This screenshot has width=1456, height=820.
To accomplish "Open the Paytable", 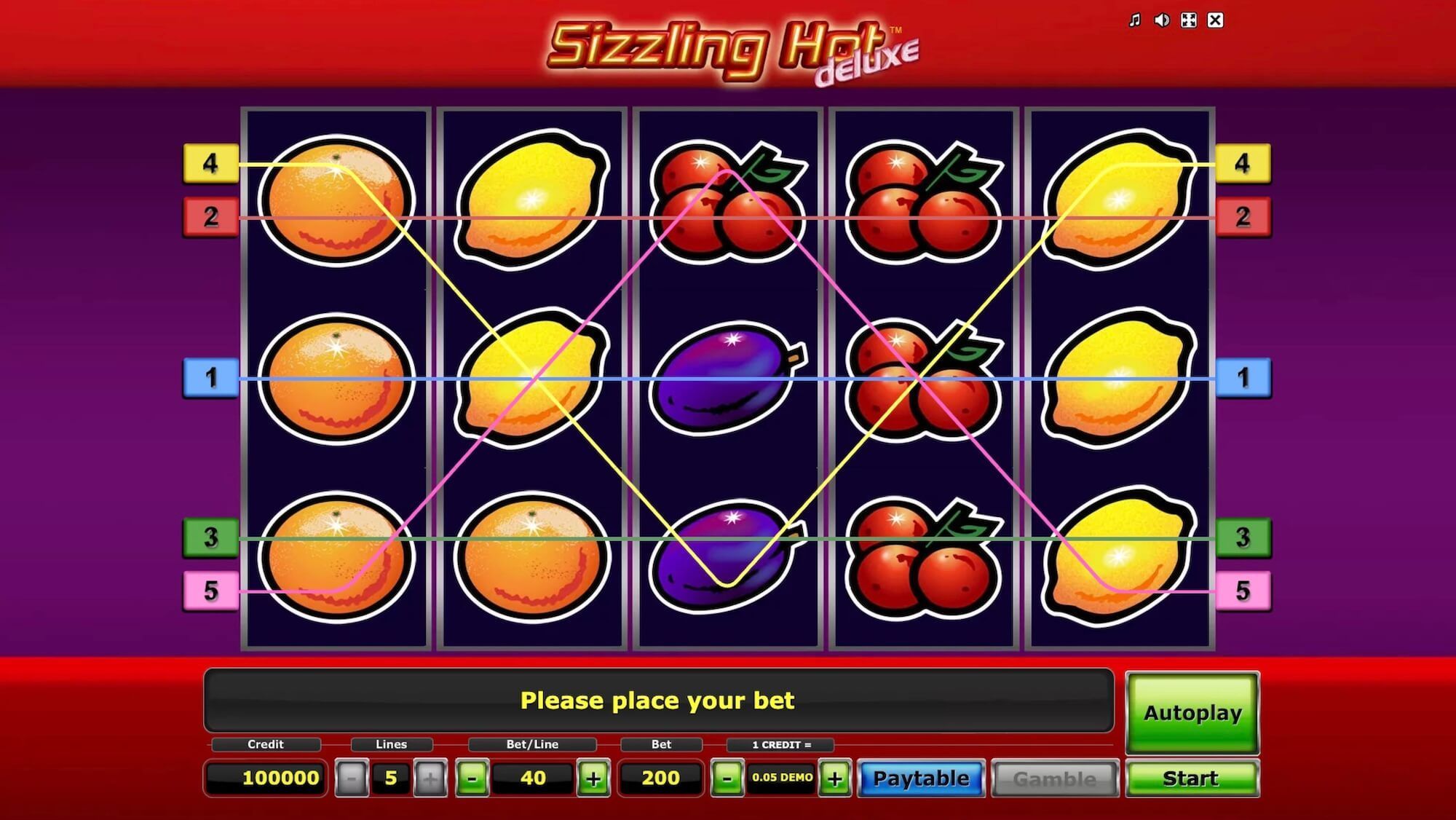I will (x=920, y=778).
